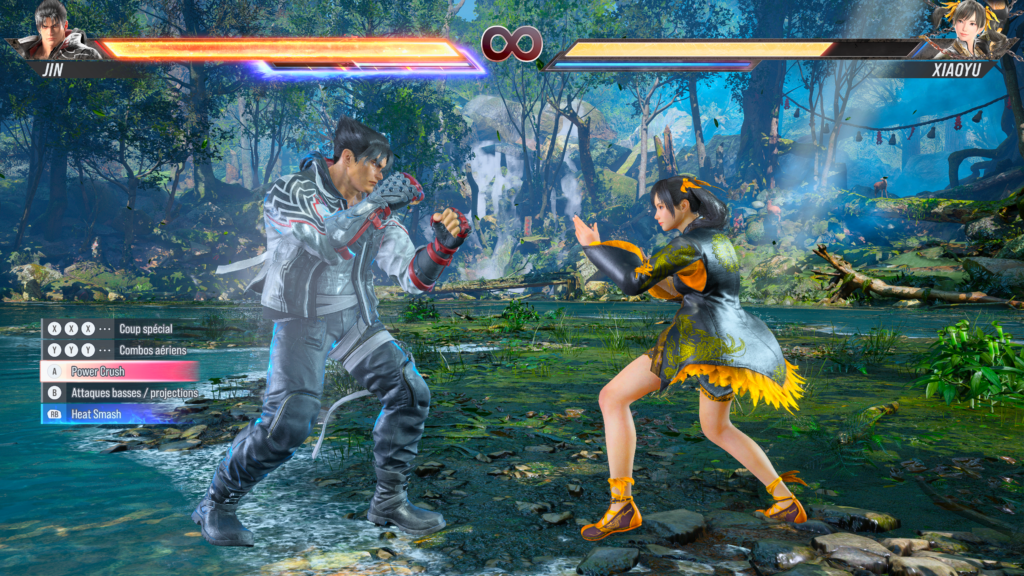
Task: Choose the Combos aériens entry
Action: (118, 350)
